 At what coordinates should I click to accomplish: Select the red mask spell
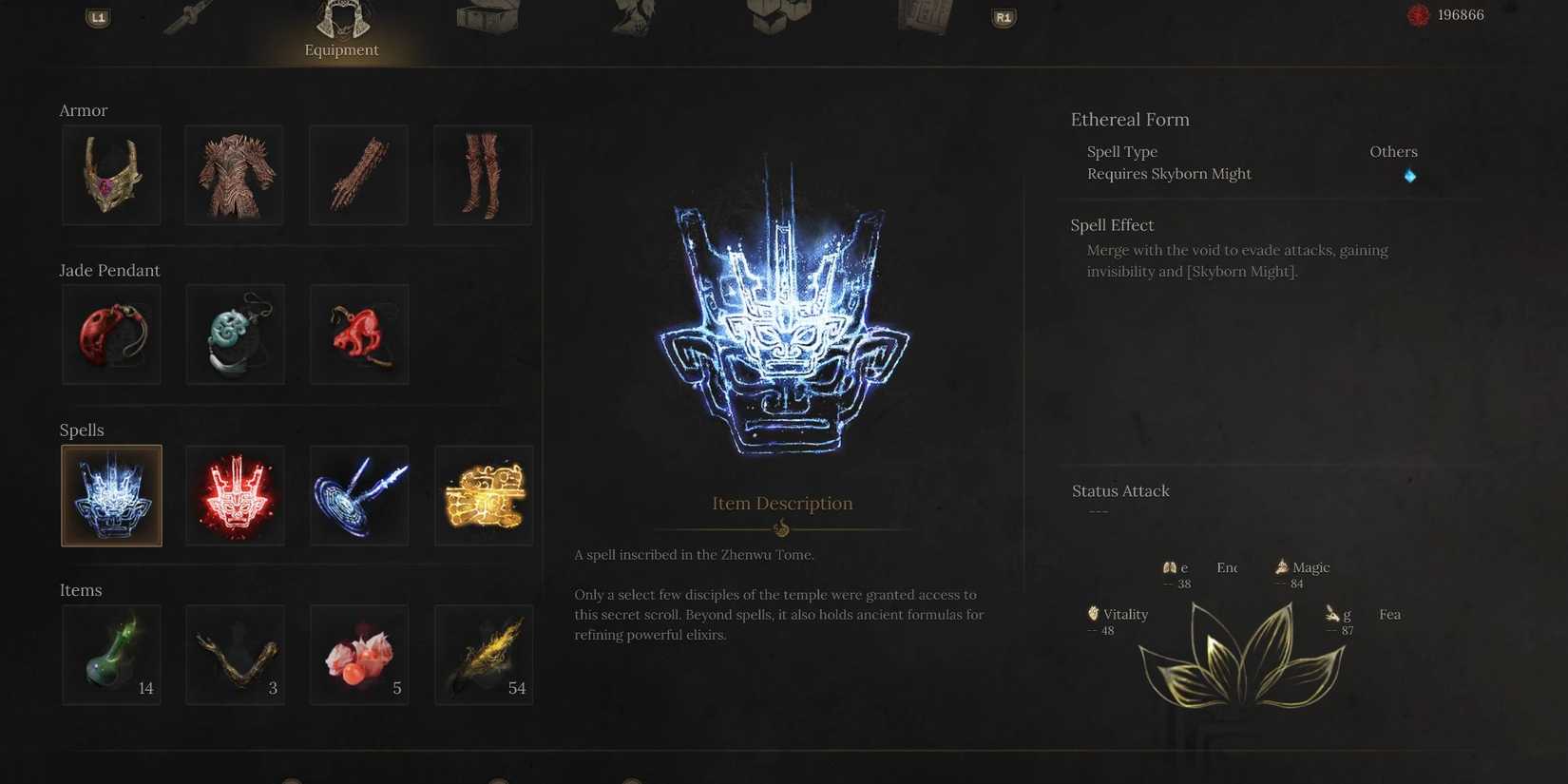[x=235, y=495]
